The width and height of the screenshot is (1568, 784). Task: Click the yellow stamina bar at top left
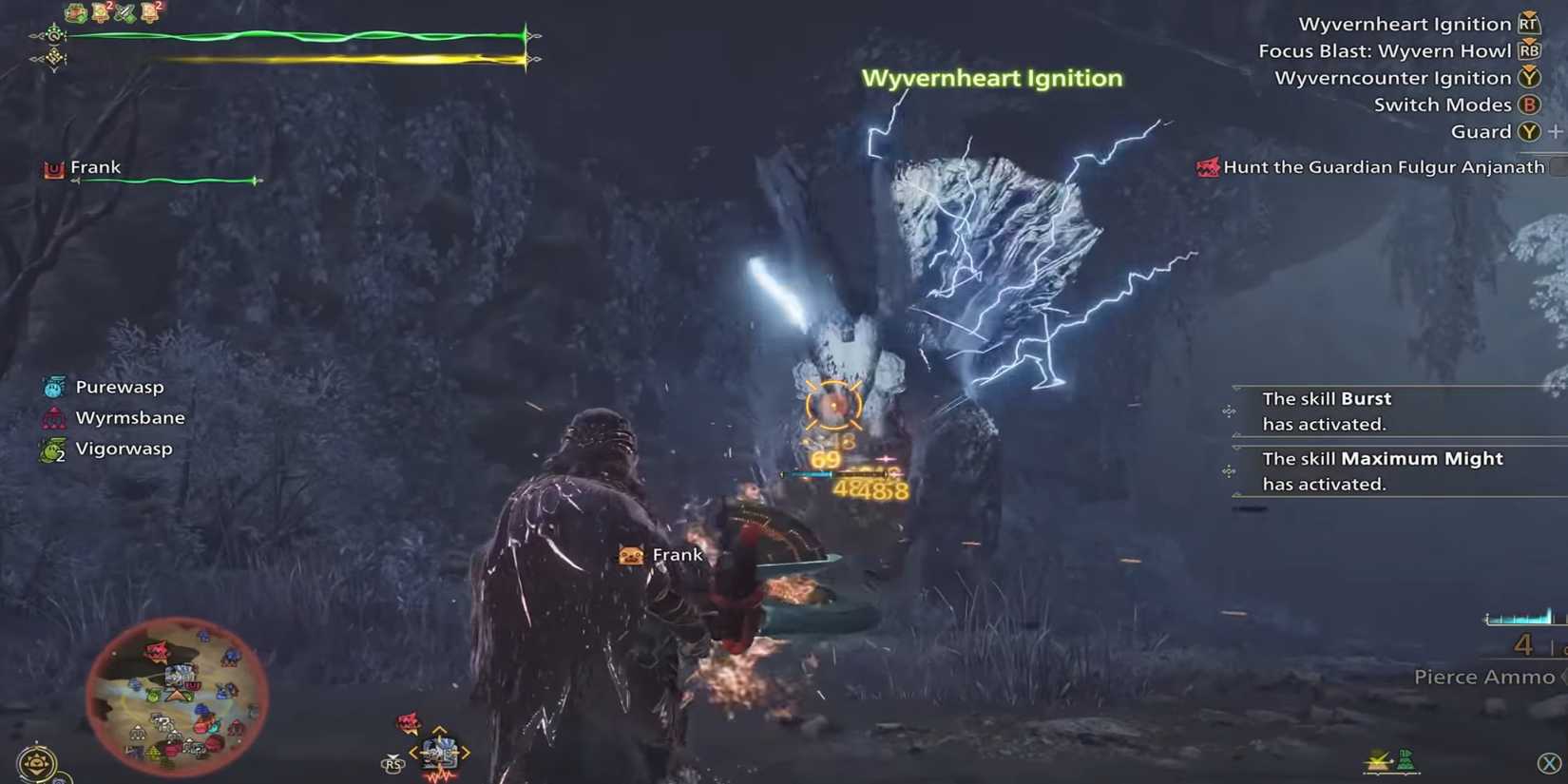pyautogui.click(x=333, y=57)
